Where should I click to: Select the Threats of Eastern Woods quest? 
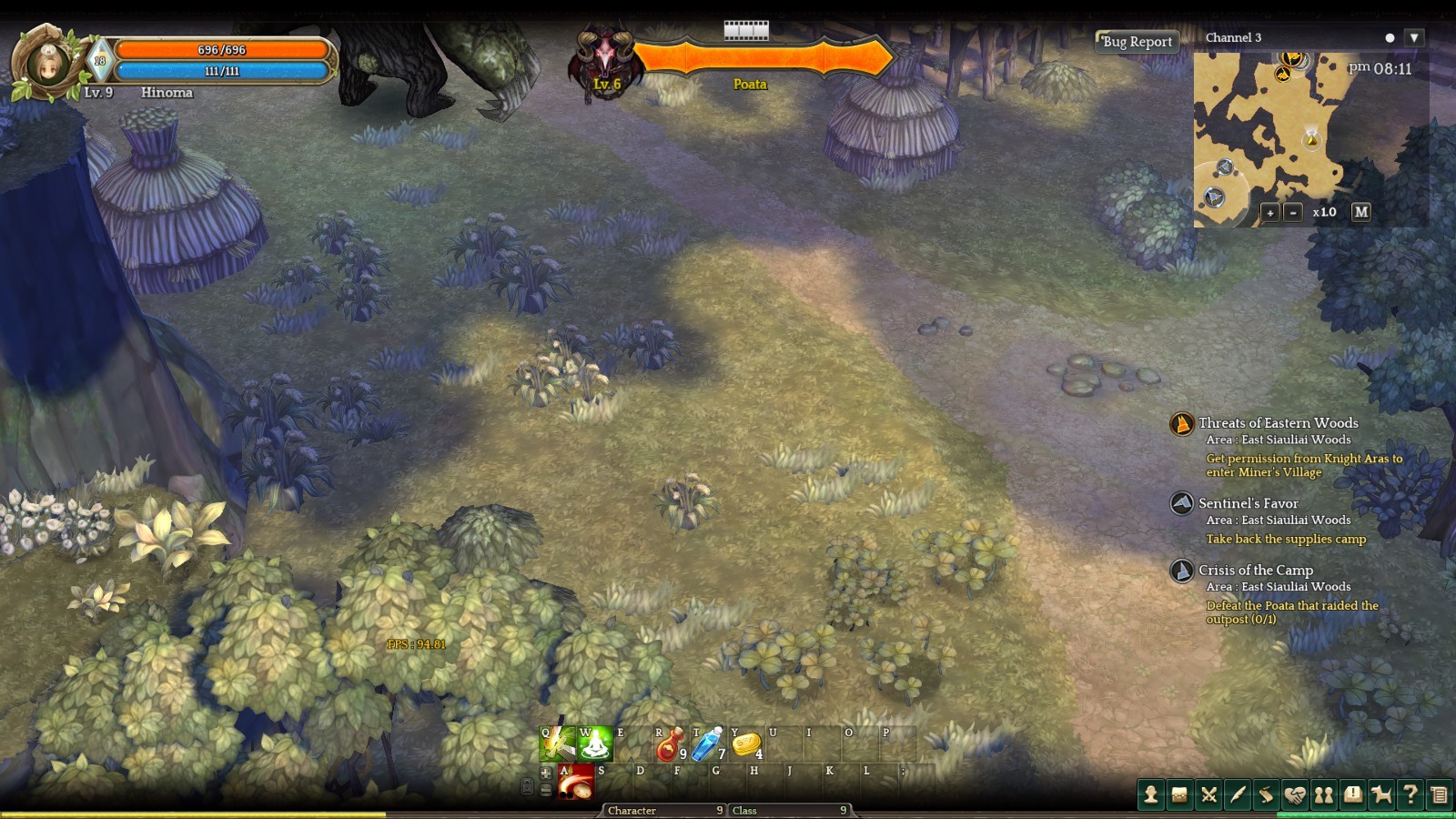point(1278,423)
